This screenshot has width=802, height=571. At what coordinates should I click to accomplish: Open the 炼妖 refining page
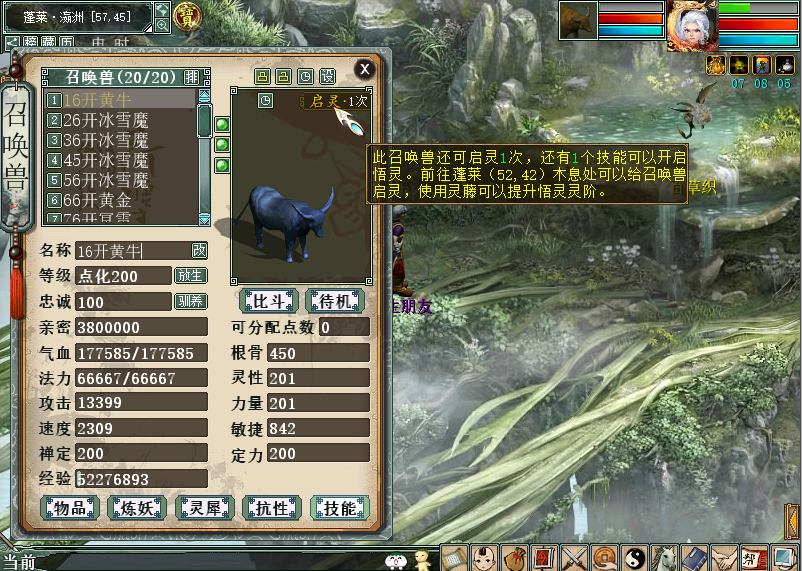coord(137,508)
